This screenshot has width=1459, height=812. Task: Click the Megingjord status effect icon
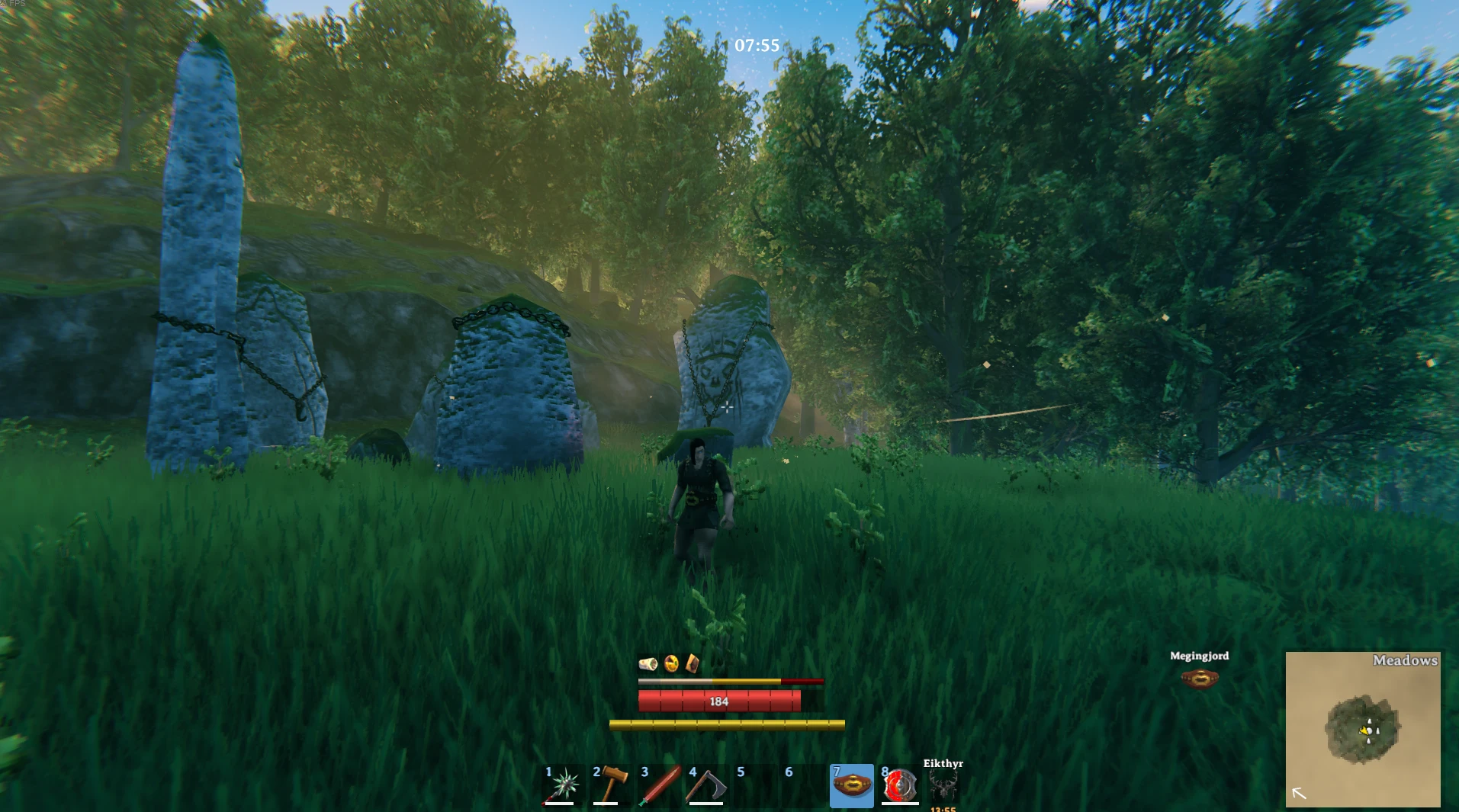[x=1200, y=677]
